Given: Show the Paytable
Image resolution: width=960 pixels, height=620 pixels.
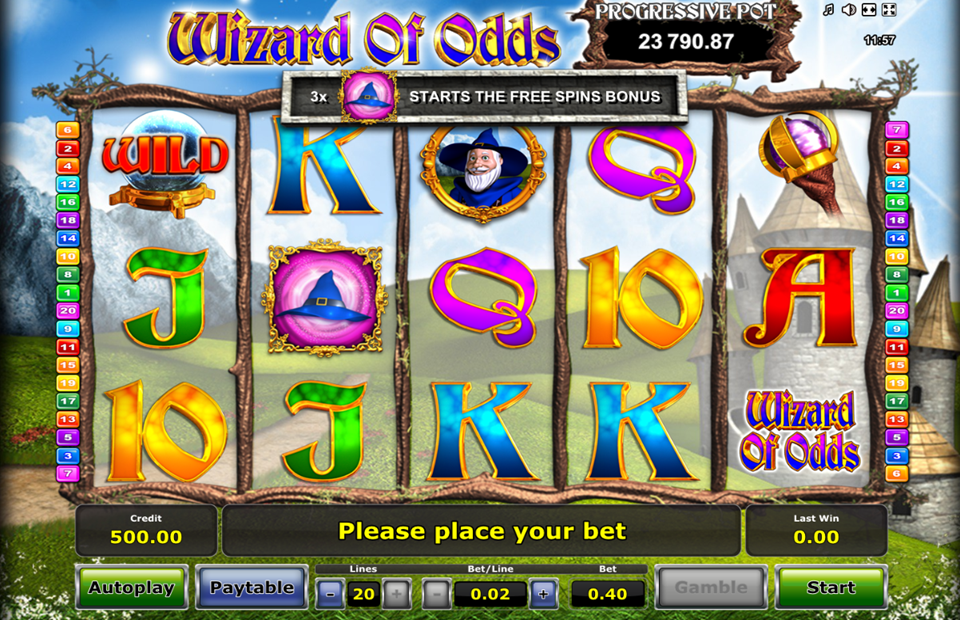Looking at the screenshot, I should [x=252, y=588].
